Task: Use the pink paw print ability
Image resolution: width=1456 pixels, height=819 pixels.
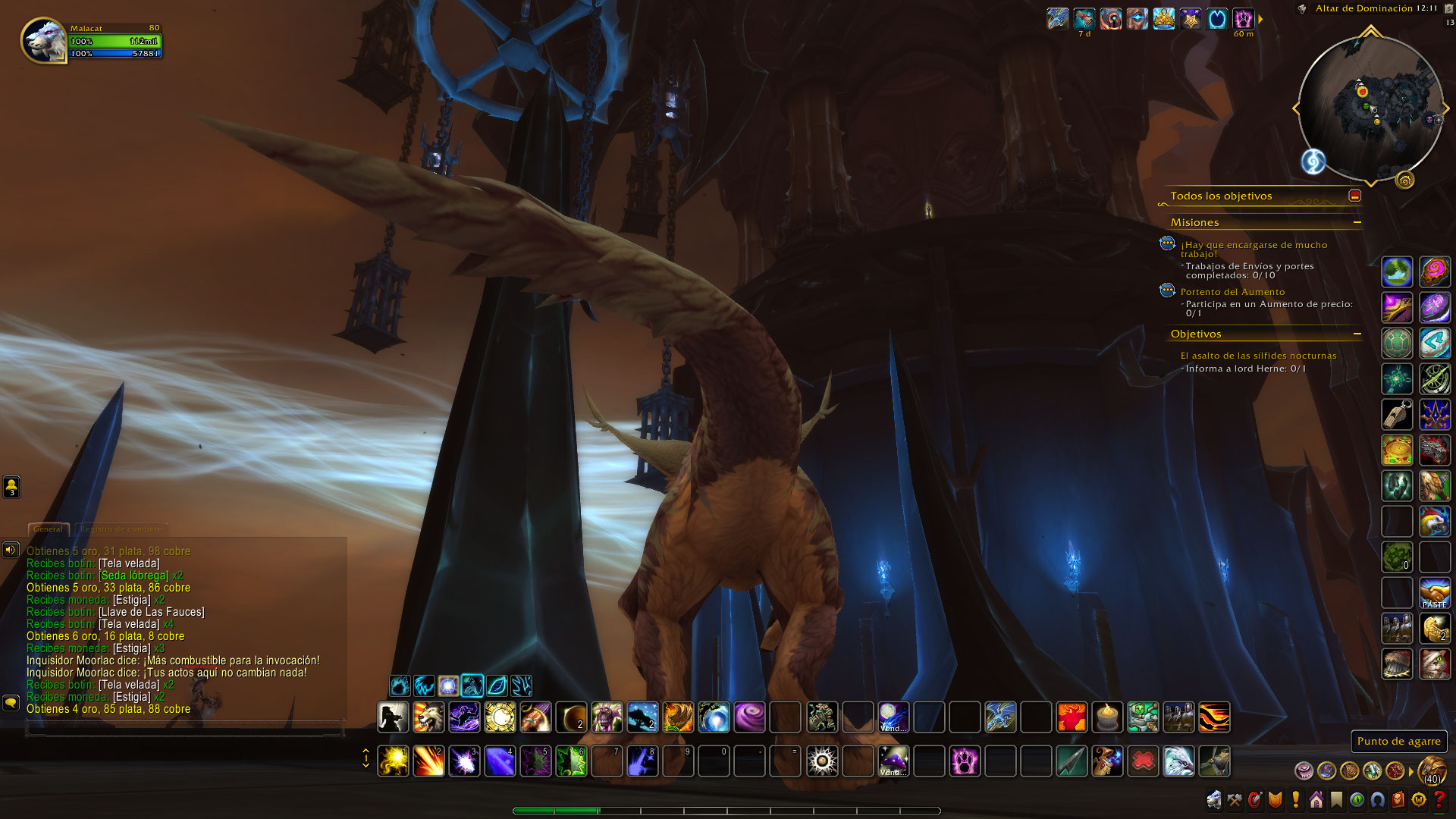Action: 965,761
